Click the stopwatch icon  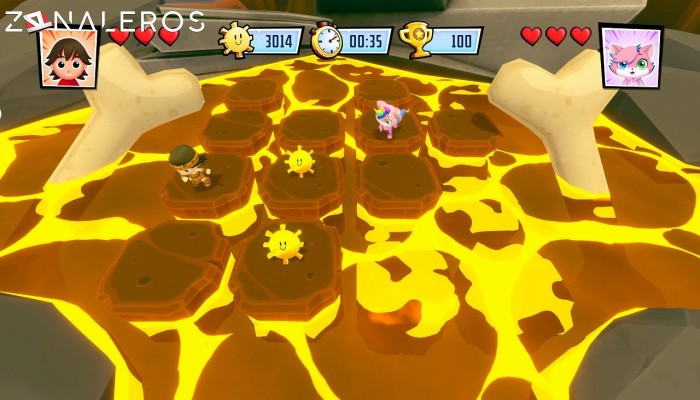click(327, 40)
